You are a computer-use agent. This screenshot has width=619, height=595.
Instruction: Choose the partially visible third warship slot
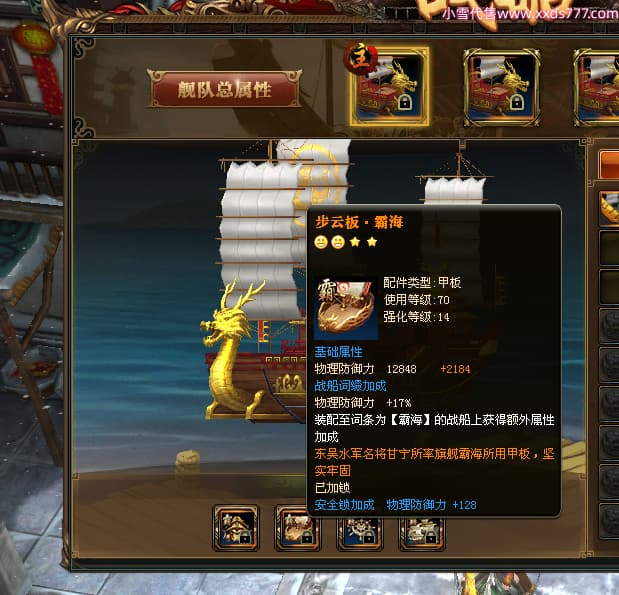pyautogui.click(x=600, y=86)
